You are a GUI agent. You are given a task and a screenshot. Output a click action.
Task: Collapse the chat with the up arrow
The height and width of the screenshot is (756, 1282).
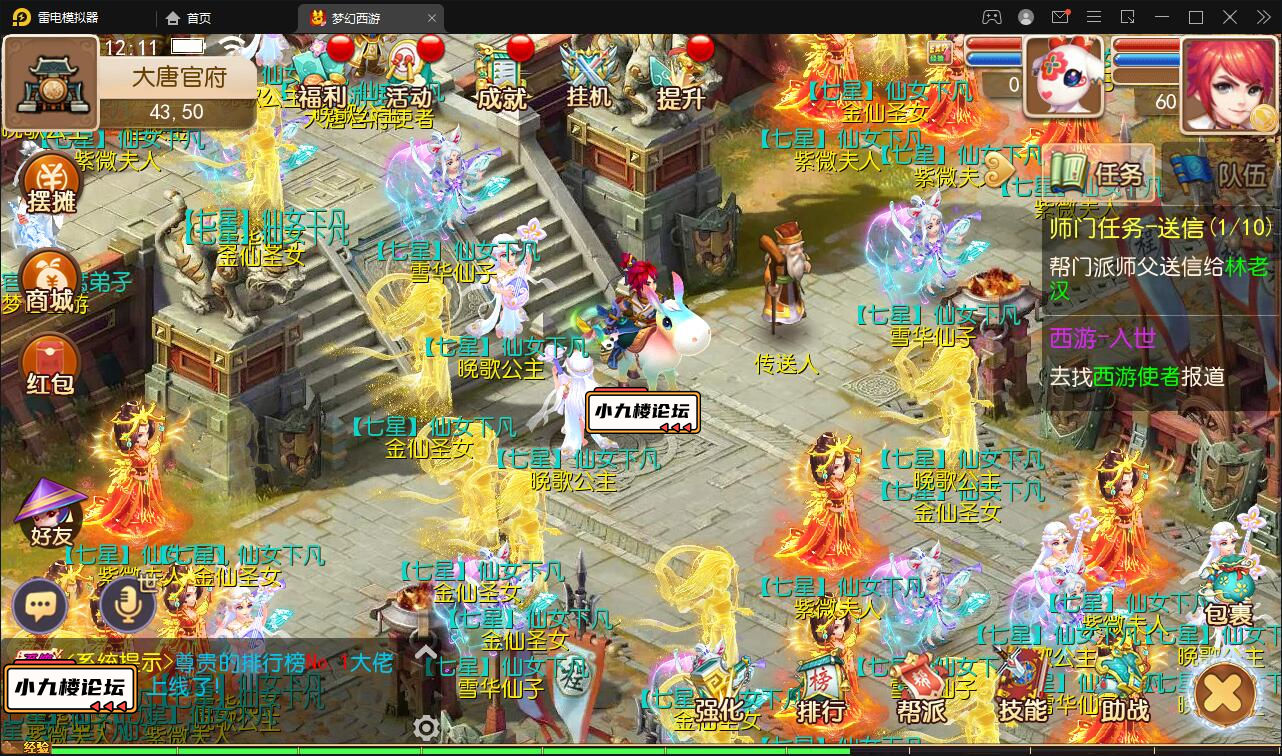428,650
